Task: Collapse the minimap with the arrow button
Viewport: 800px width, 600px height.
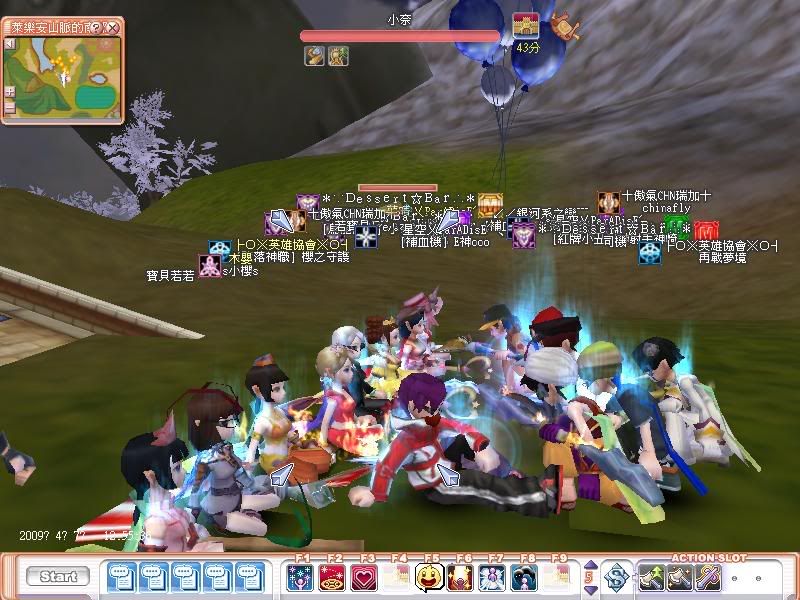Action: tap(10, 44)
